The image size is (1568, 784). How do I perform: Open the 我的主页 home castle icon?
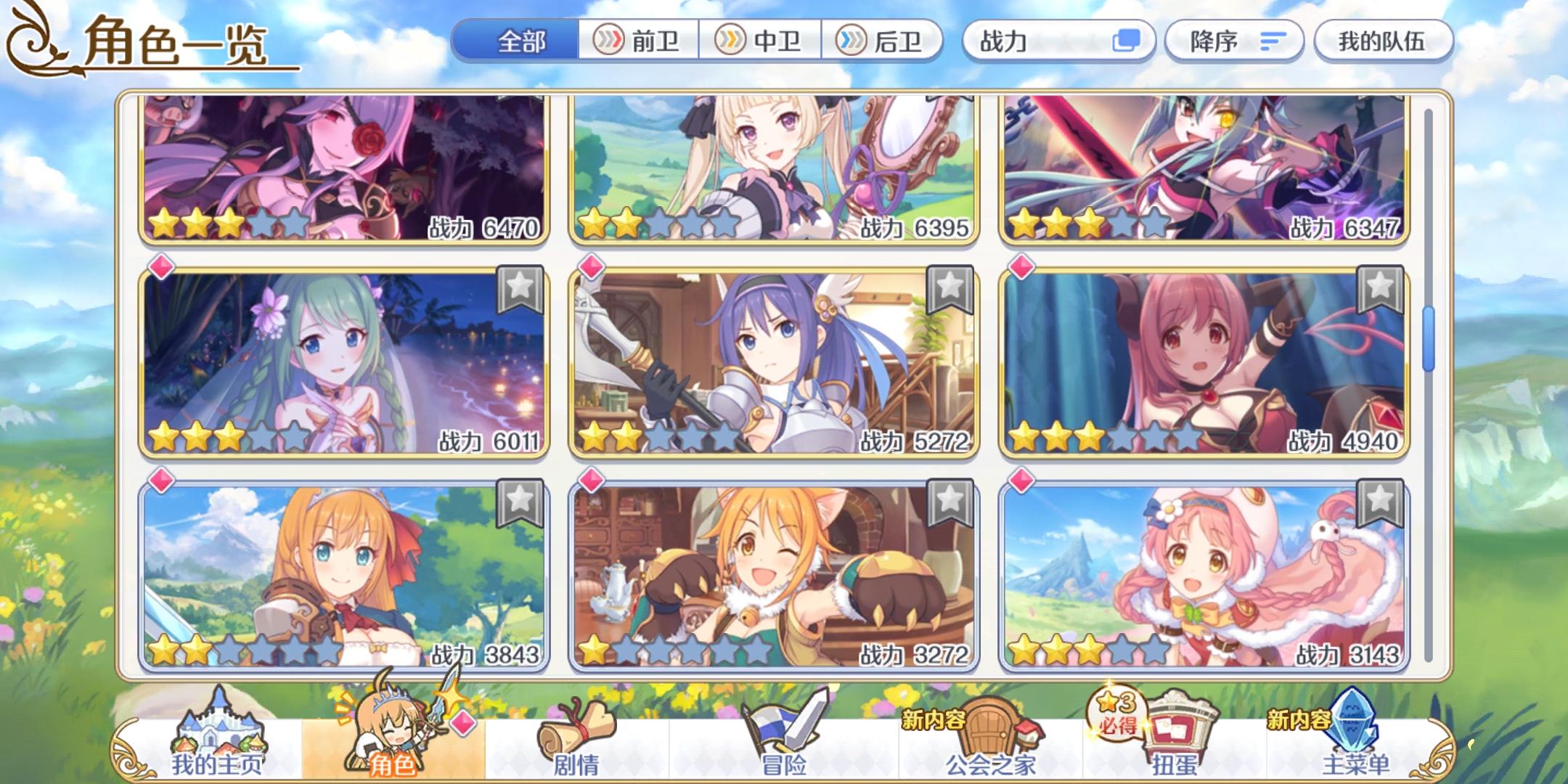218,733
